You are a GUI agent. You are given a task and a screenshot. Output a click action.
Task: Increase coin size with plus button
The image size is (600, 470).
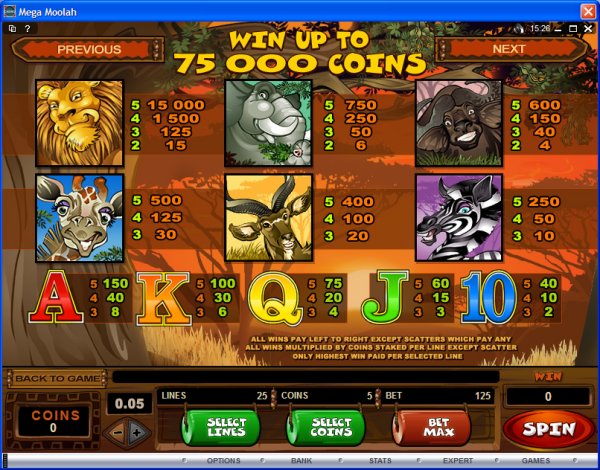point(137,431)
